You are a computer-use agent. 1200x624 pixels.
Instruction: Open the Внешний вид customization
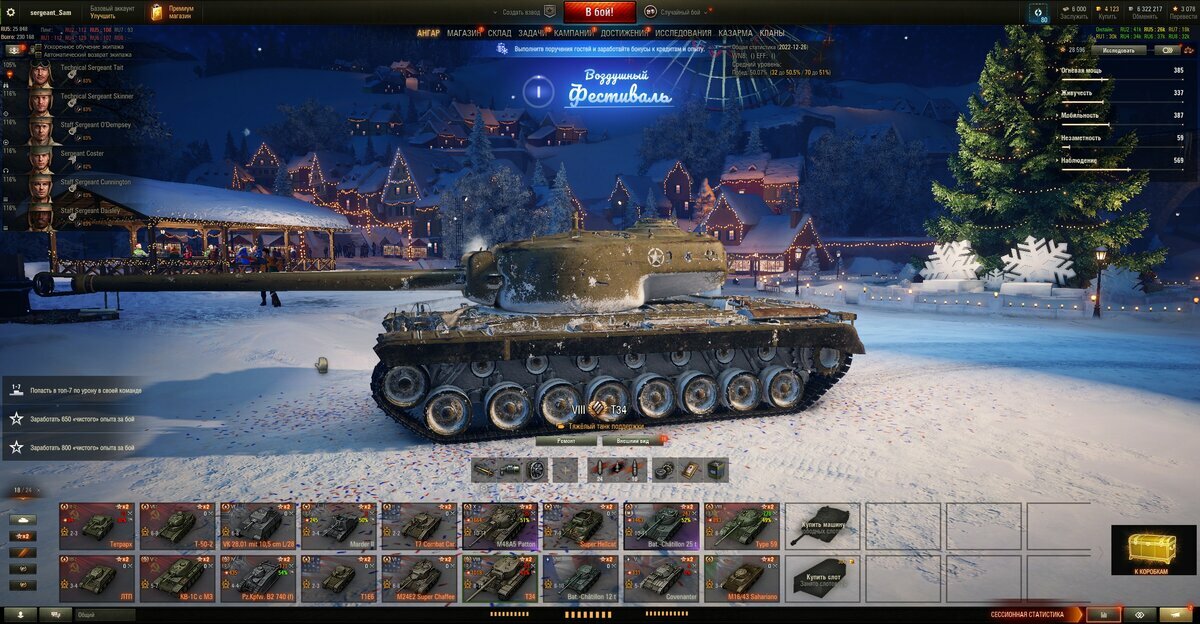click(633, 440)
